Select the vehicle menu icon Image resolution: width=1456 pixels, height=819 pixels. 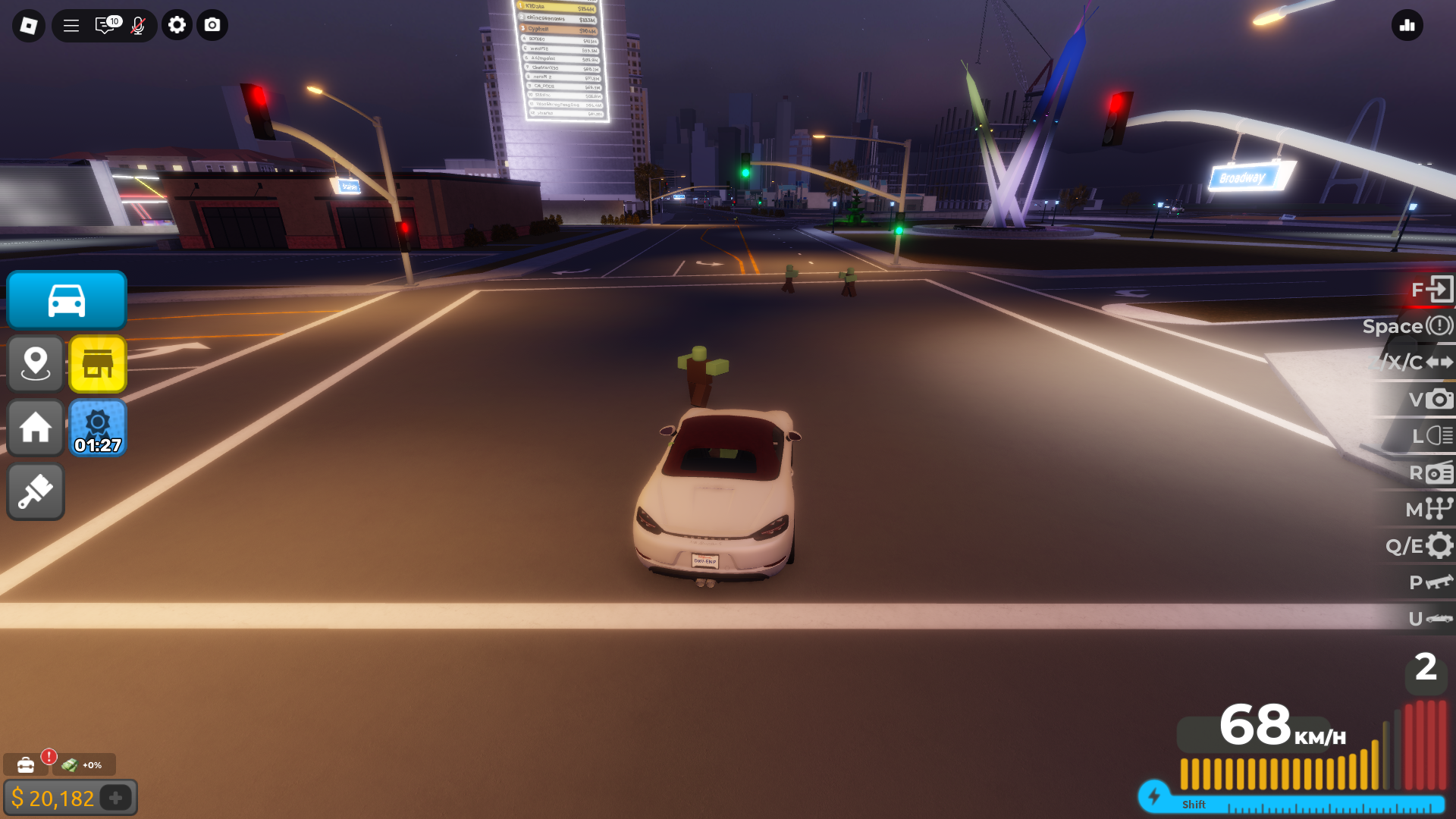tap(66, 300)
